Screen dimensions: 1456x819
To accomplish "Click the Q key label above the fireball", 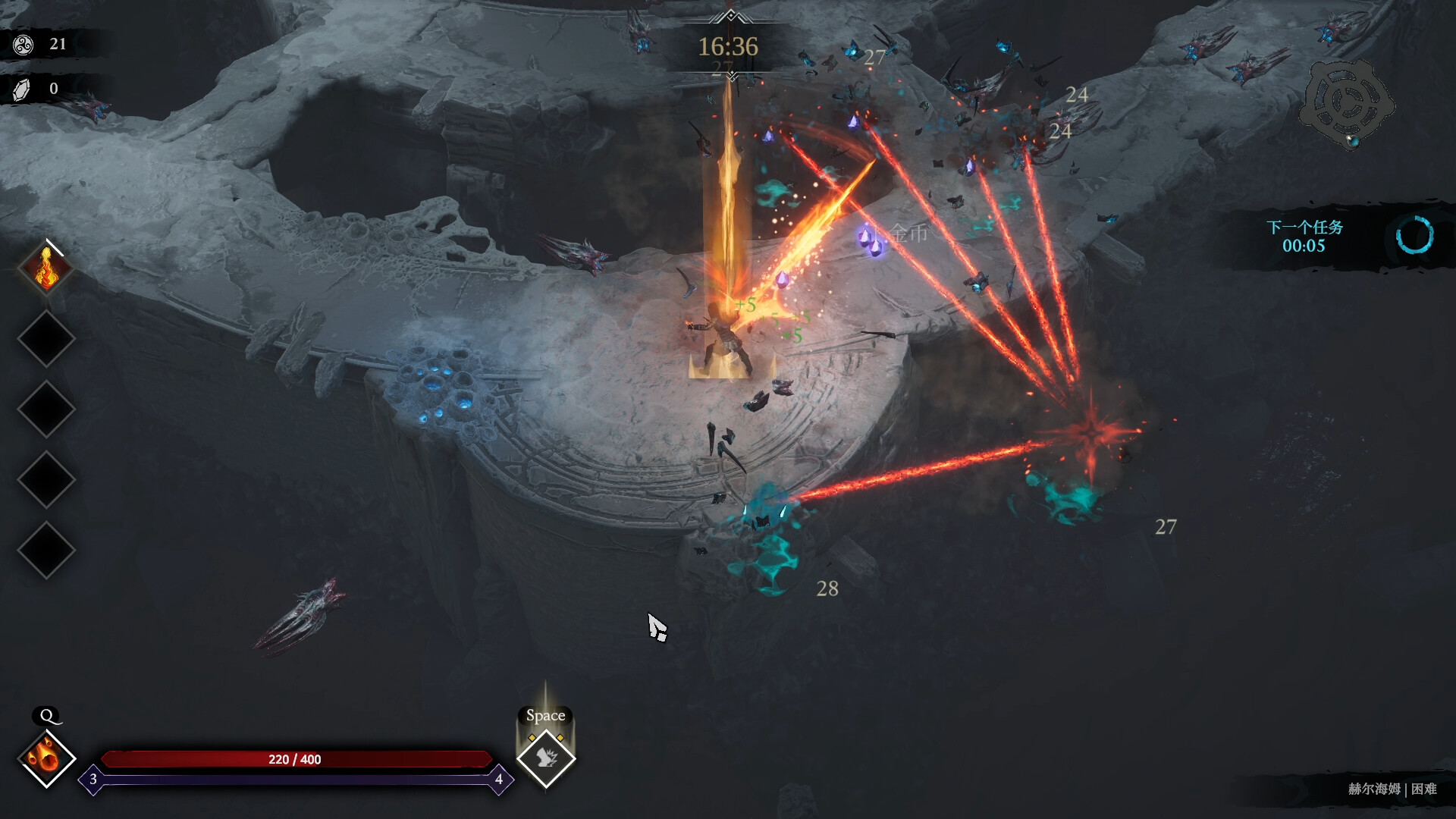I will point(48,715).
